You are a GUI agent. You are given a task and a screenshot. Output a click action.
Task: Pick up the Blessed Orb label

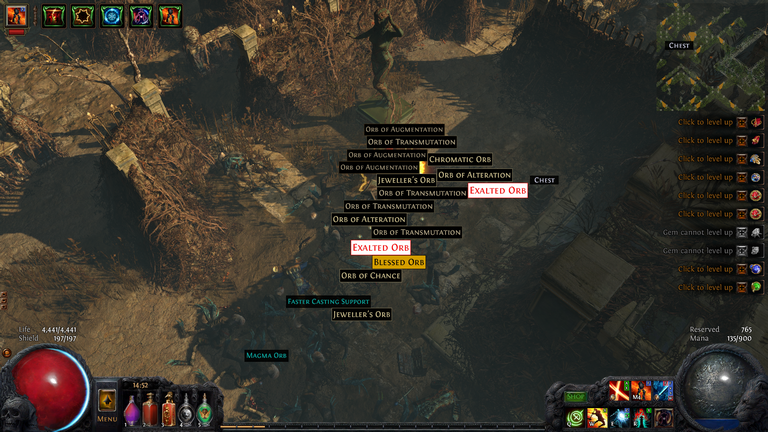(399, 262)
